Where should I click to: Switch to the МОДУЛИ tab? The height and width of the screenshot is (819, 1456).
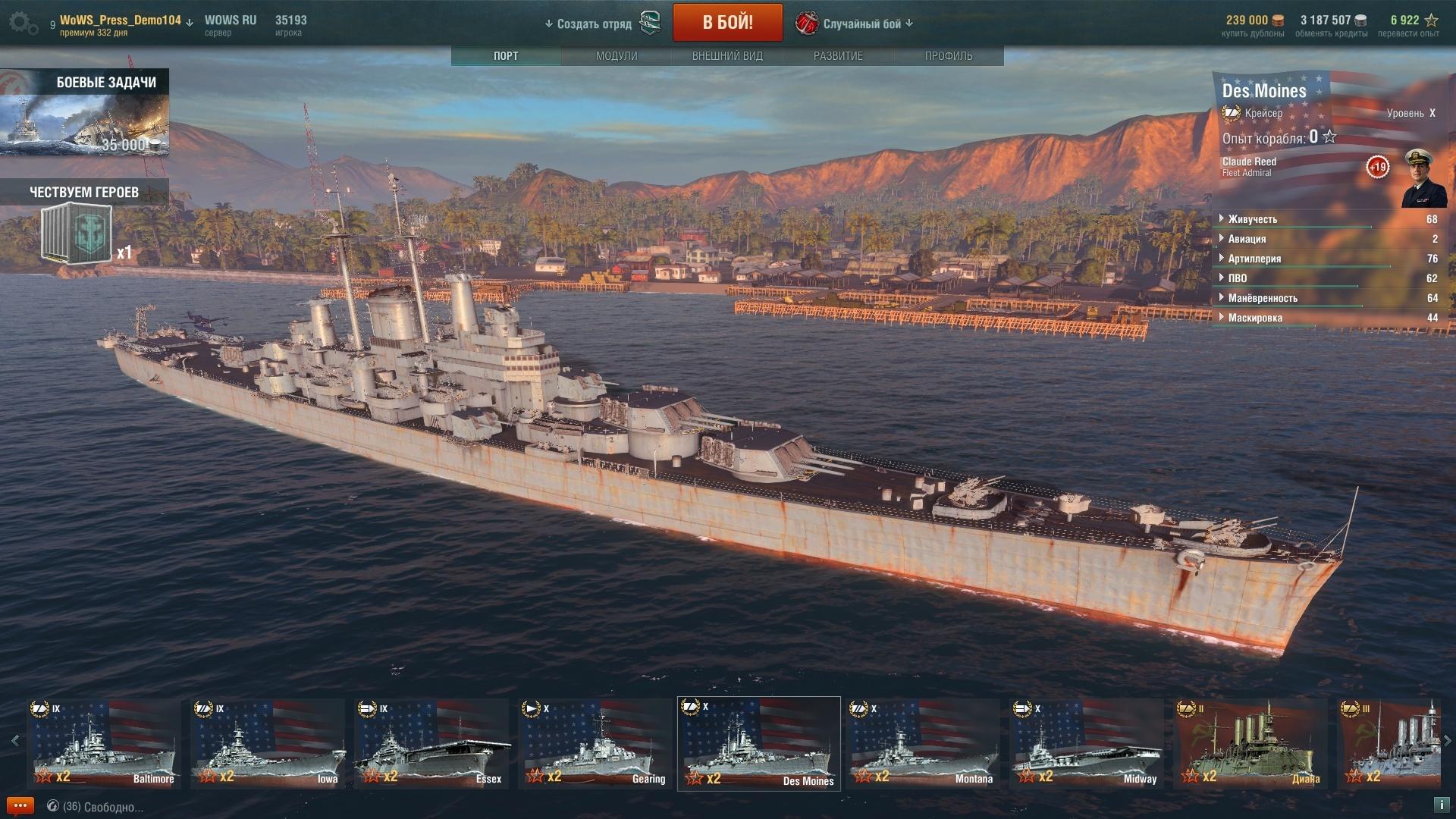pyautogui.click(x=617, y=56)
